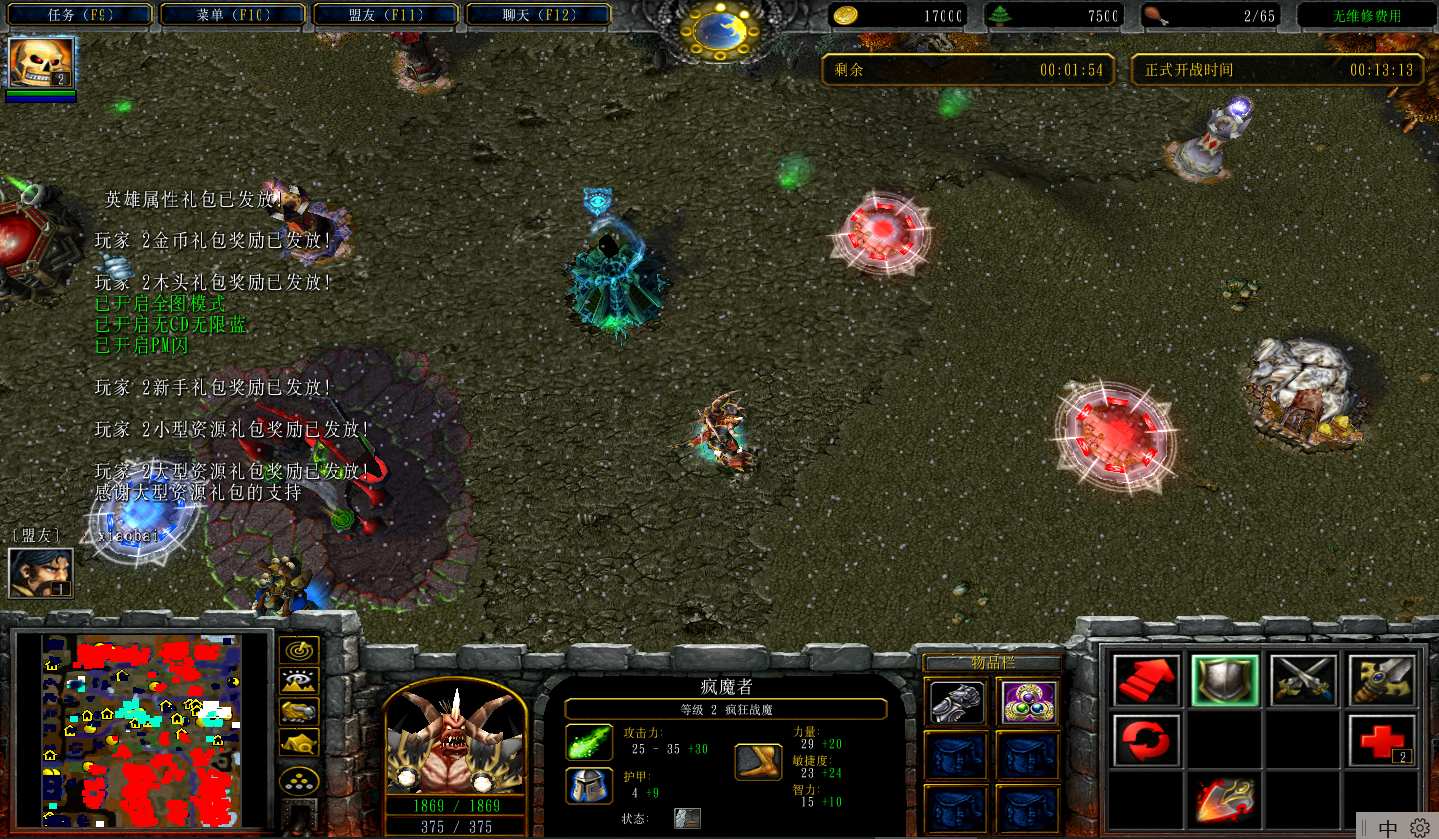Open the 任务 (F9) quest log
The image size is (1439, 839).
coord(80,15)
